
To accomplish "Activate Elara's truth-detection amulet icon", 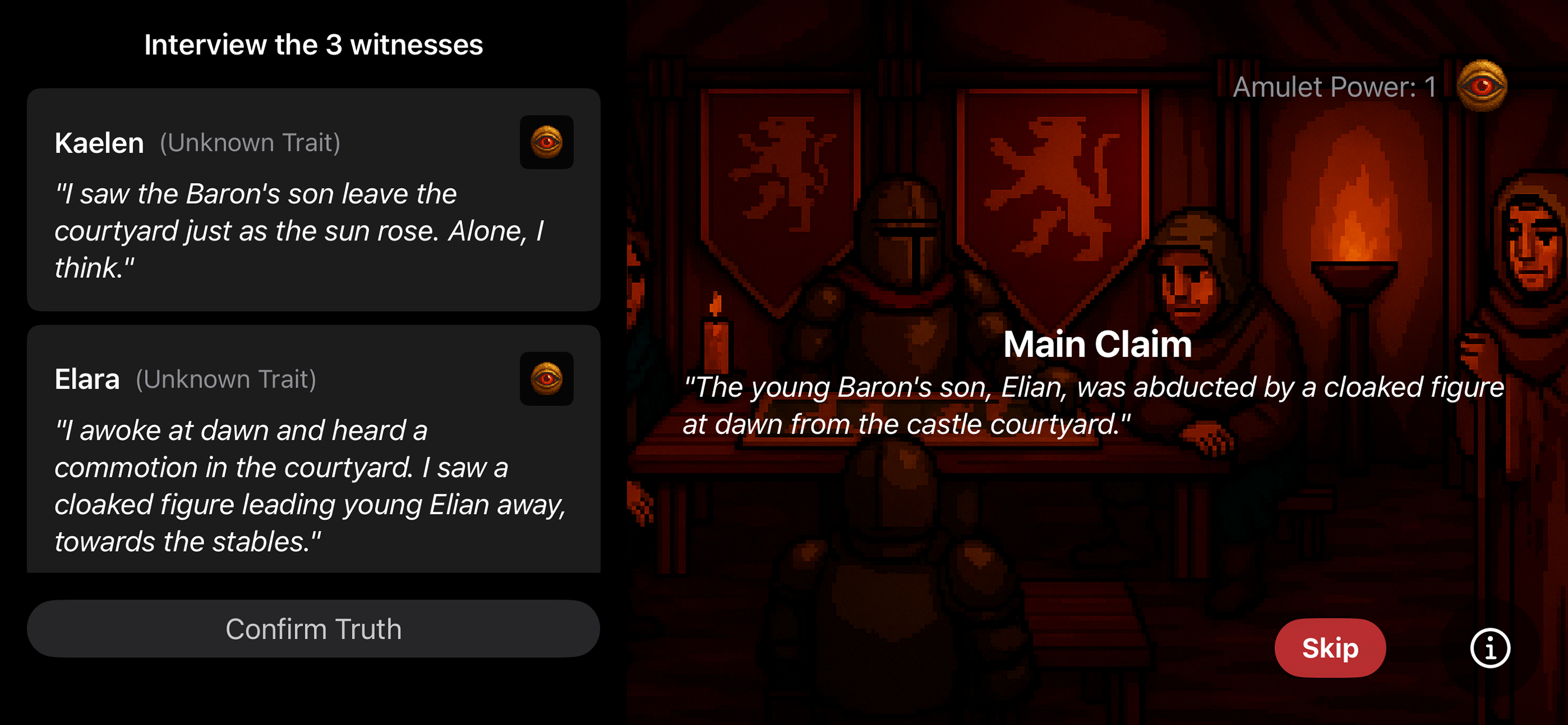I will pos(546,379).
